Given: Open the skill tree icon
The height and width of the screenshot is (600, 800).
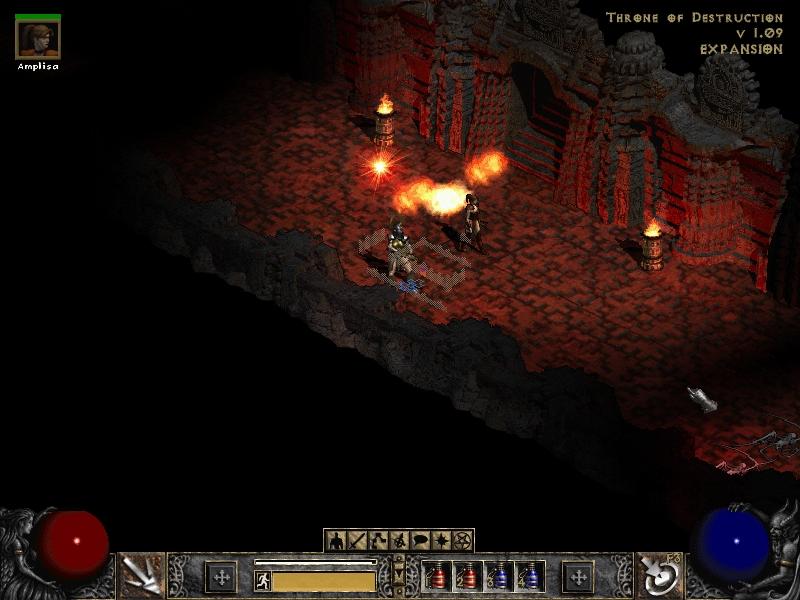Looking at the screenshot, I should tap(378, 541).
